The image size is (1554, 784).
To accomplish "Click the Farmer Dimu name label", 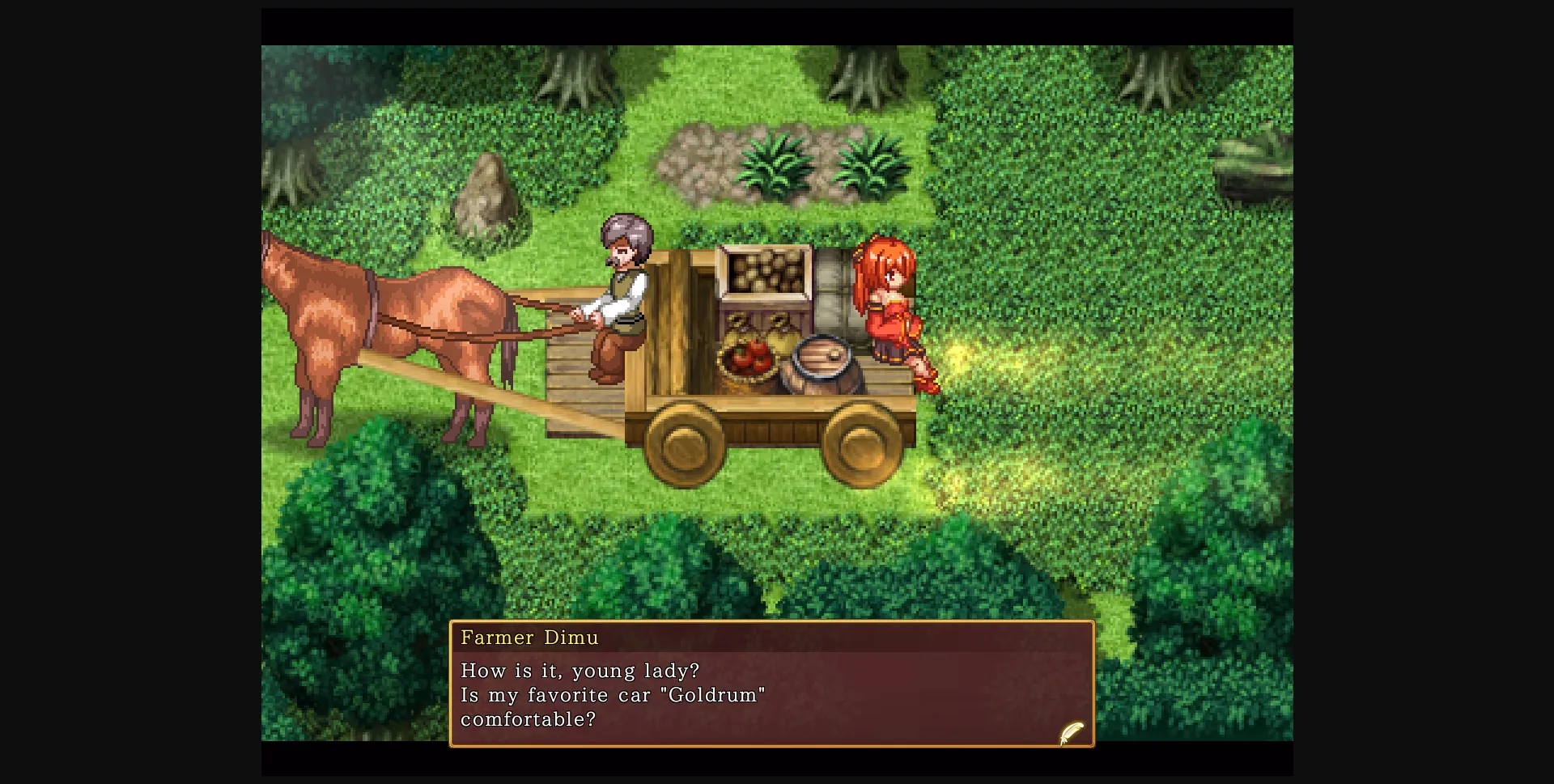I will tap(530, 637).
